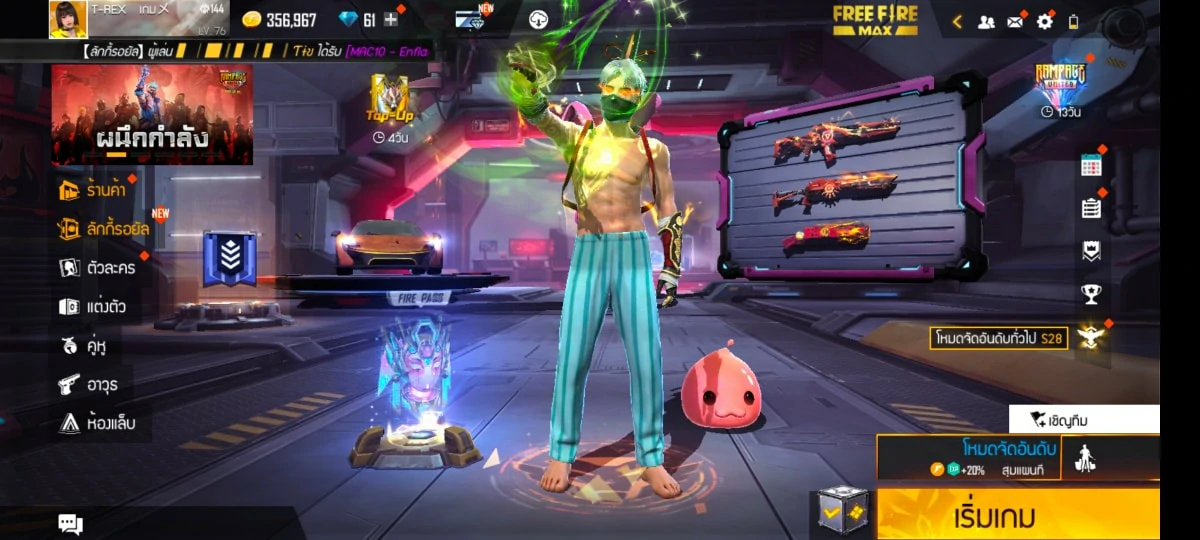Click the plus button to add diamonds

(391, 19)
